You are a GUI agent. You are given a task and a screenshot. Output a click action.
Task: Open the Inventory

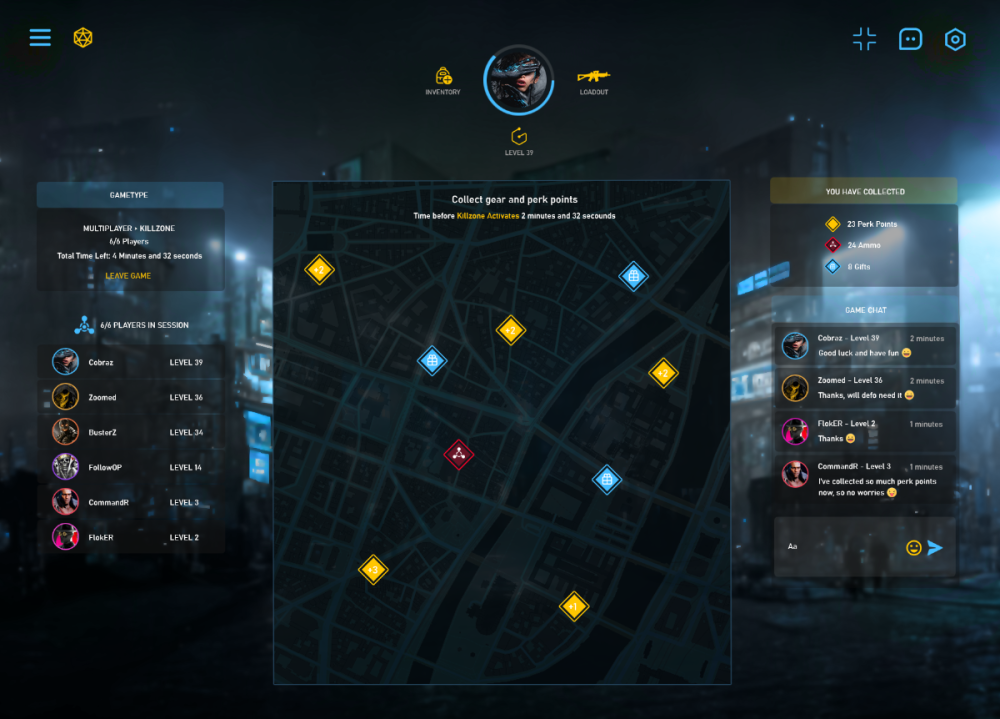click(x=443, y=77)
